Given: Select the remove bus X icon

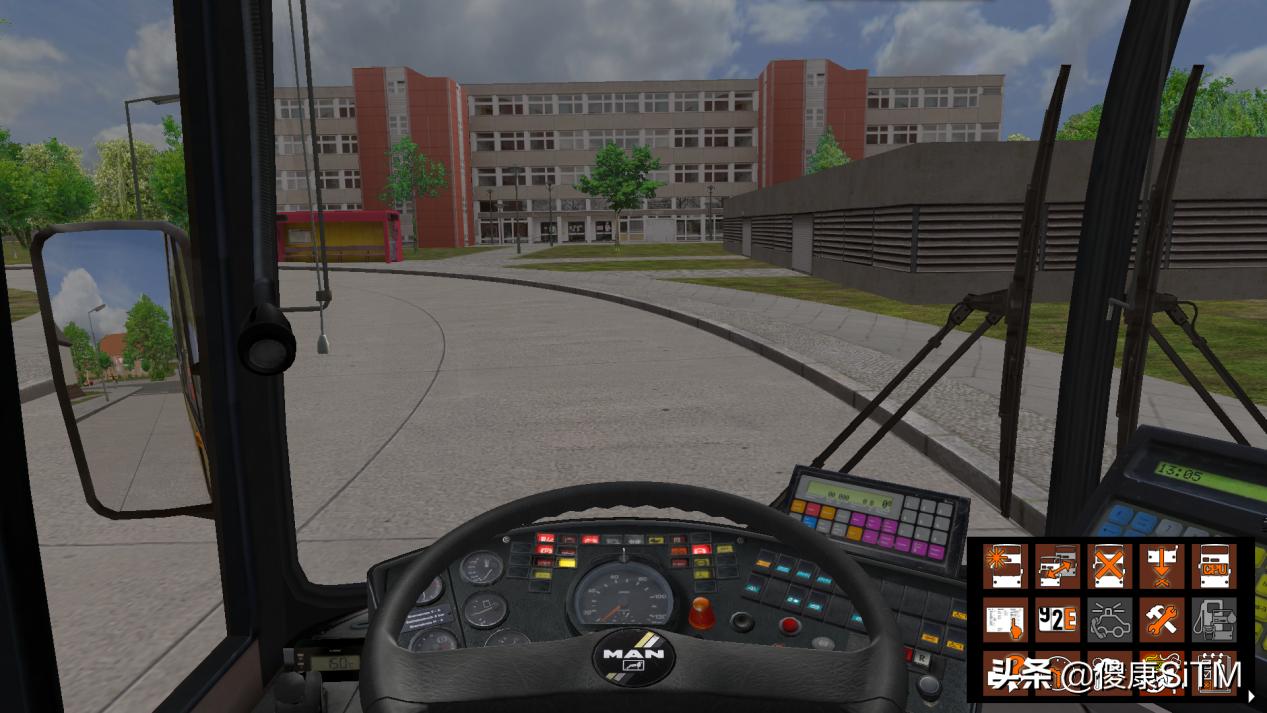Looking at the screenshot, I should point(1109,566).
